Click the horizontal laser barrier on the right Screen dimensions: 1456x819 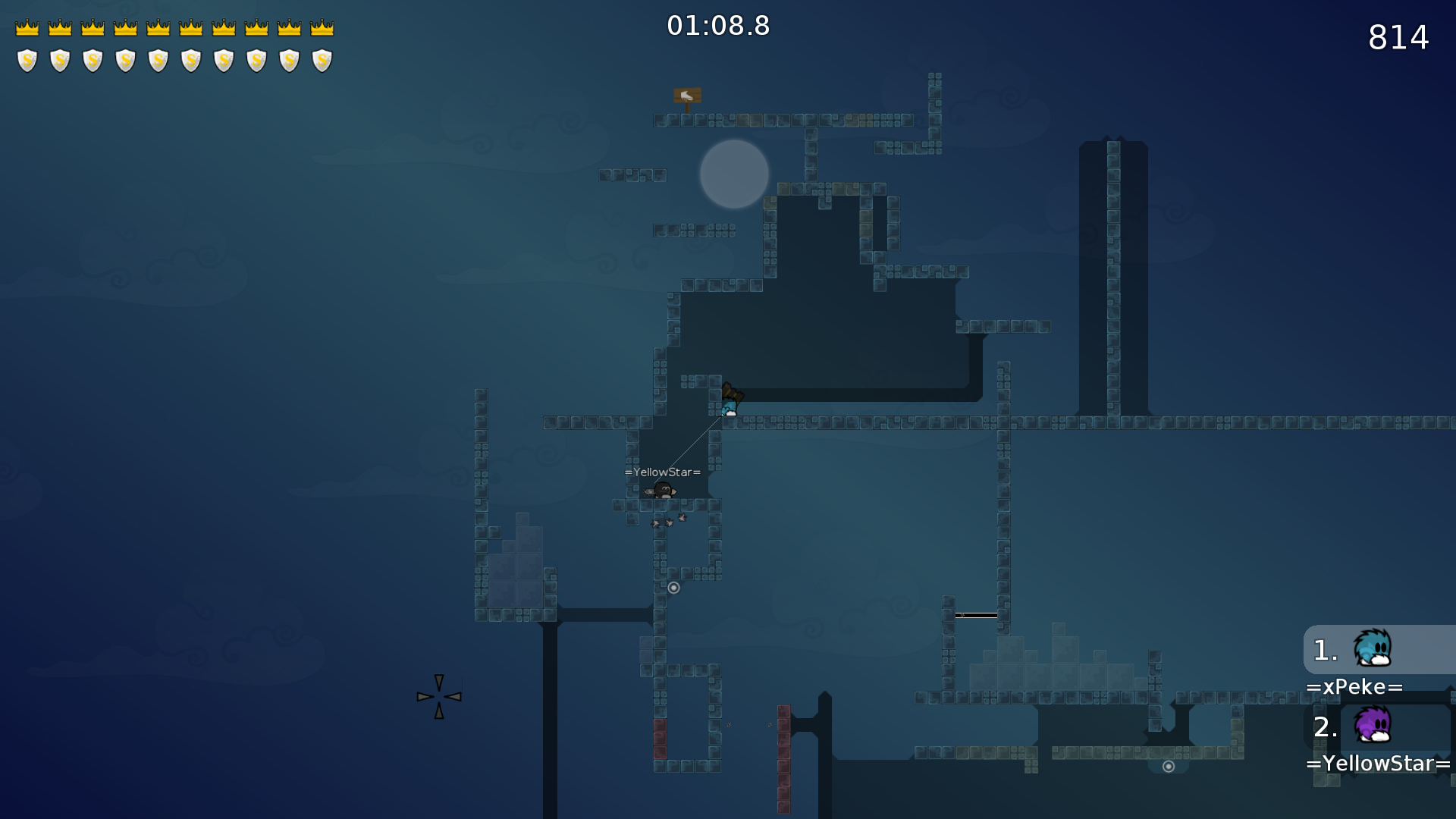[977, 615]
